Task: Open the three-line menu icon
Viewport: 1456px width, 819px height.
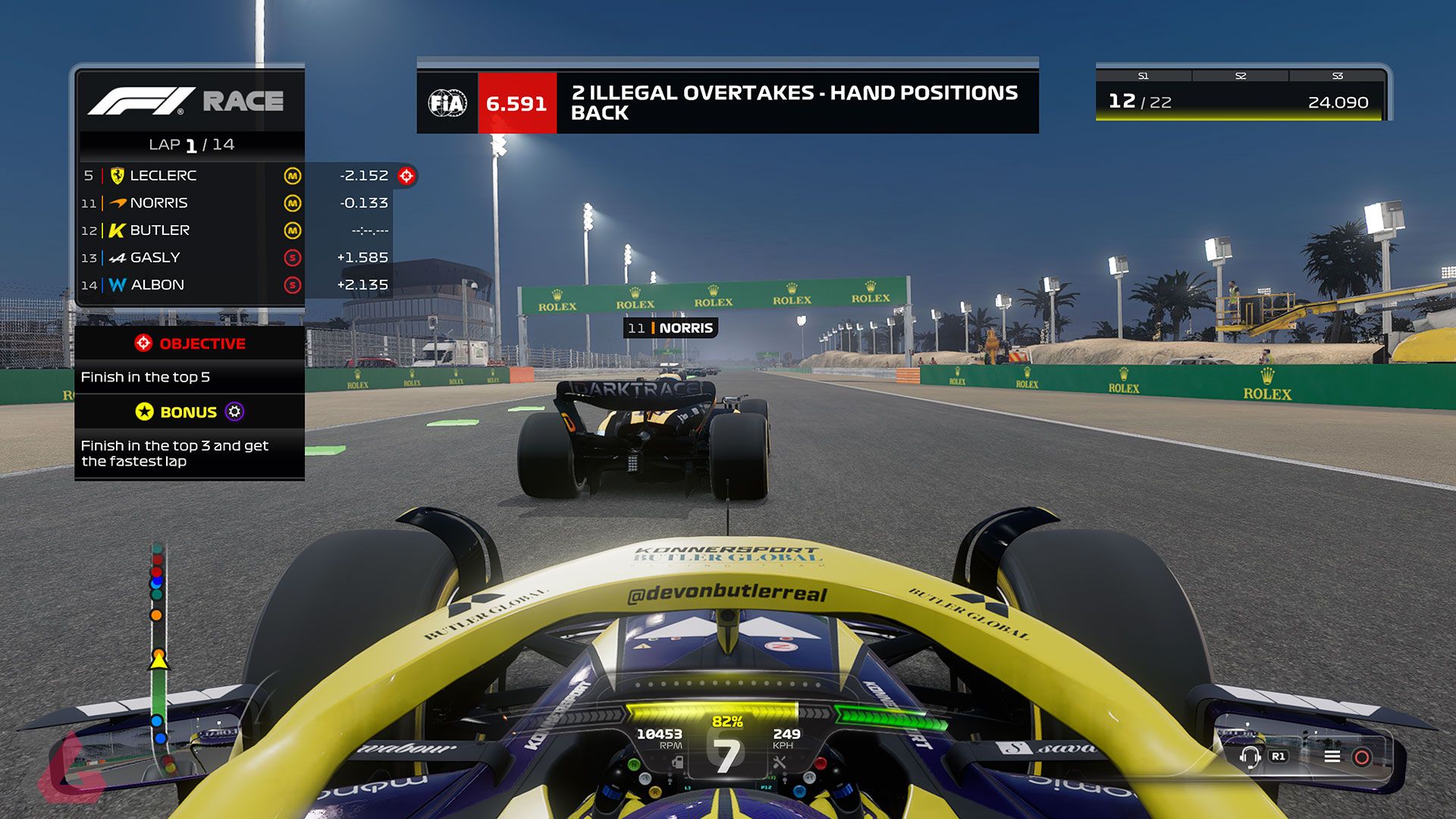Action: pos(1332,756)
